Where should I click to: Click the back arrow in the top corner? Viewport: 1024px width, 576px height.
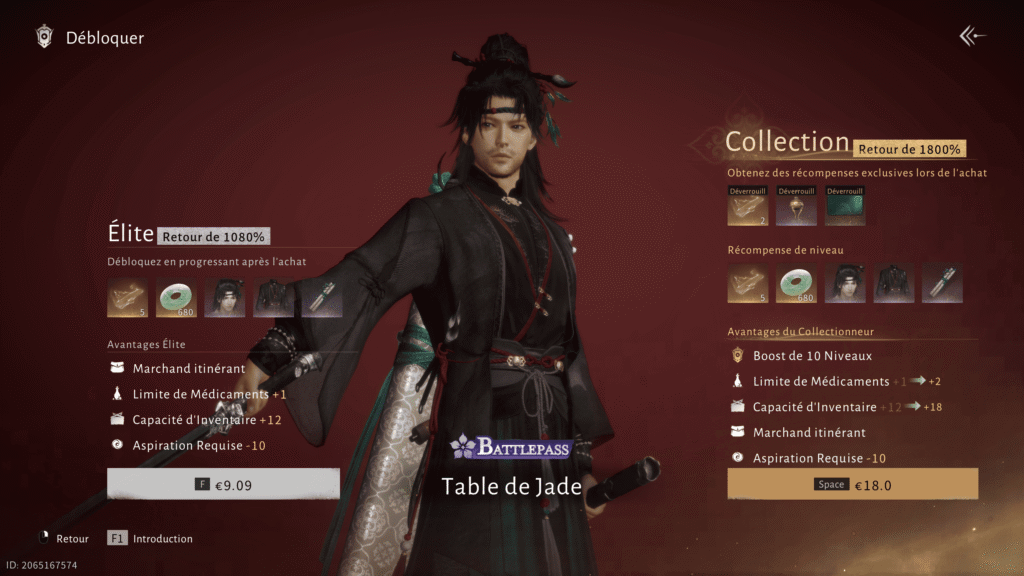[972, 36]
